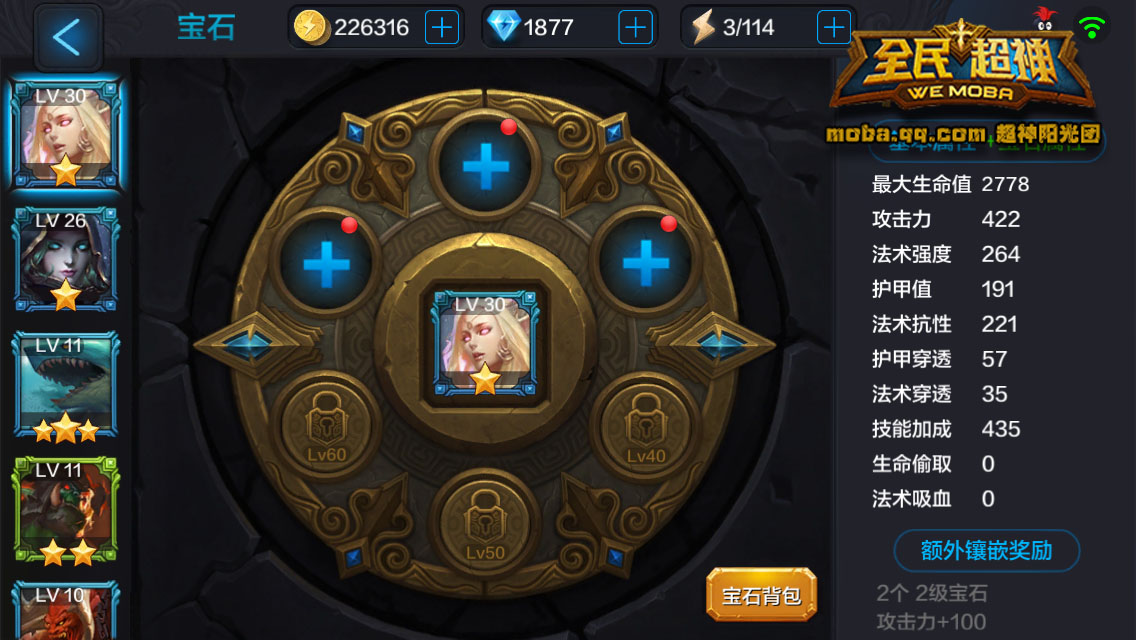Screen dimensions: 1136x640
Task: Refill energy with the plus button
Action: 833,27
